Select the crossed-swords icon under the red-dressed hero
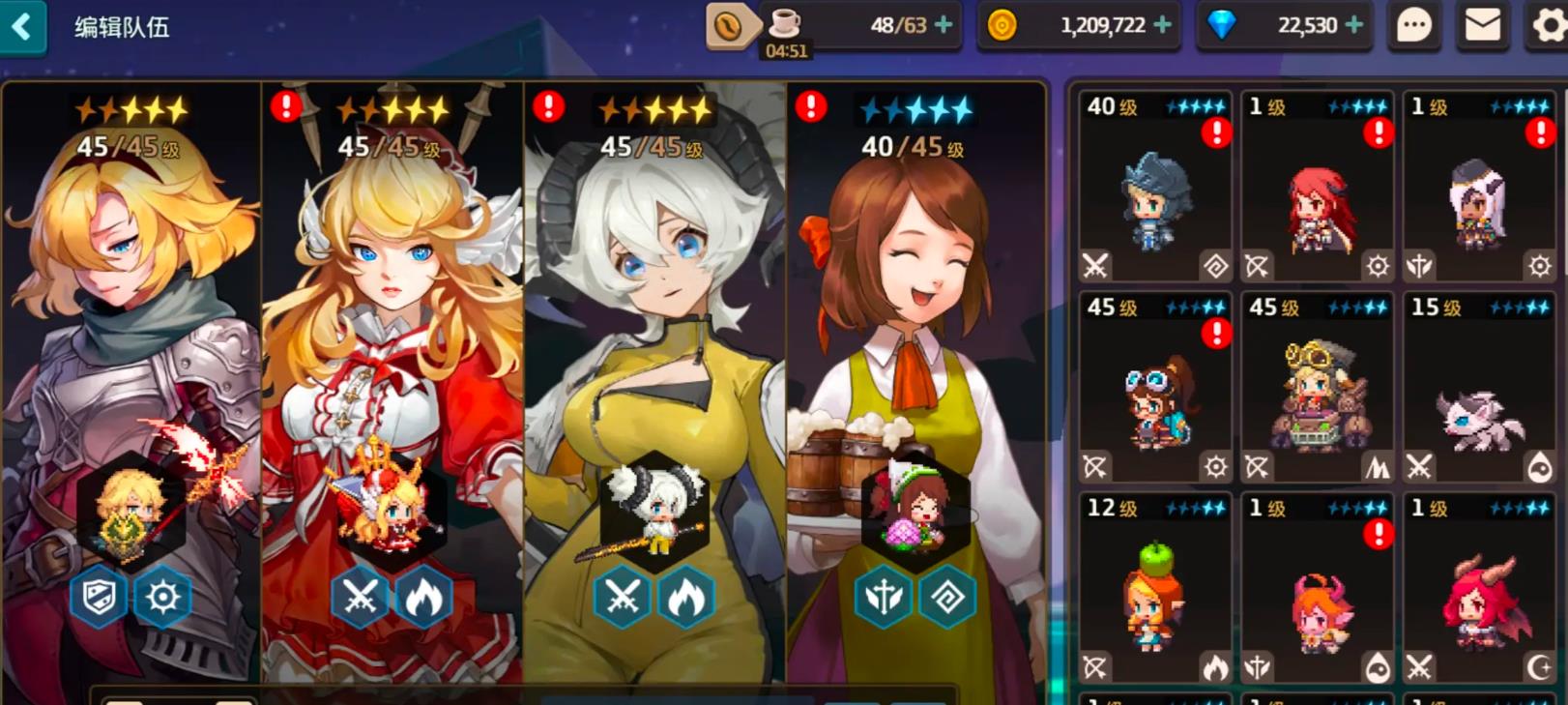The image size is (1568, 705). coord(362,597)
